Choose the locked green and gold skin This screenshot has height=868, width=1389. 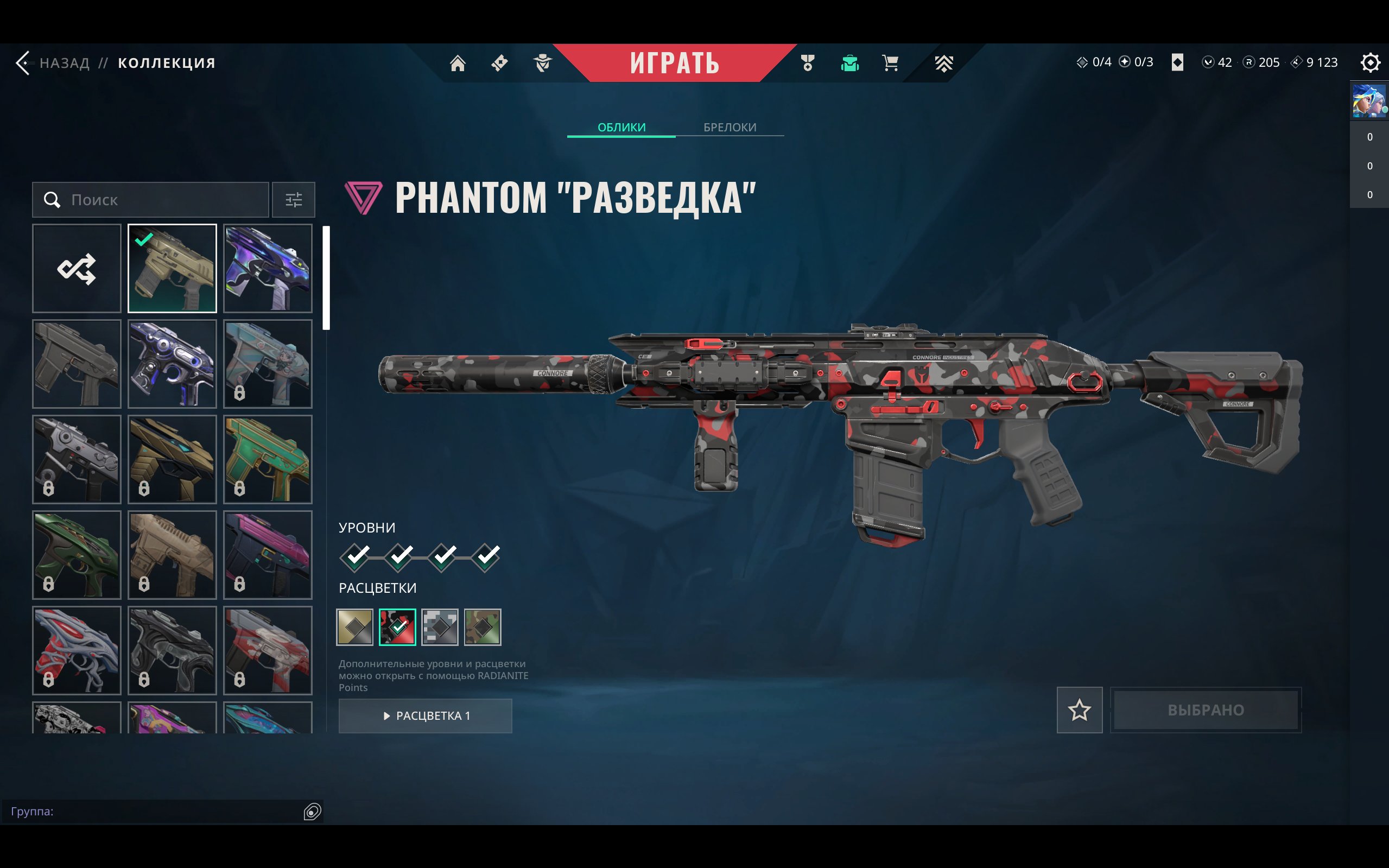tap(268, 459)
